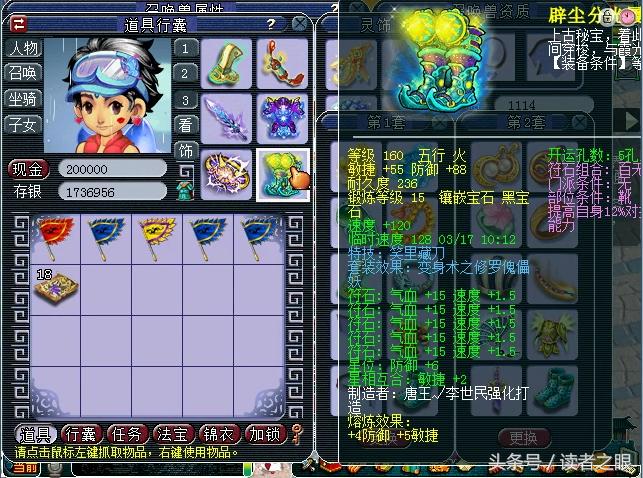Toggle the 现金 cash button

coord(29,168)
